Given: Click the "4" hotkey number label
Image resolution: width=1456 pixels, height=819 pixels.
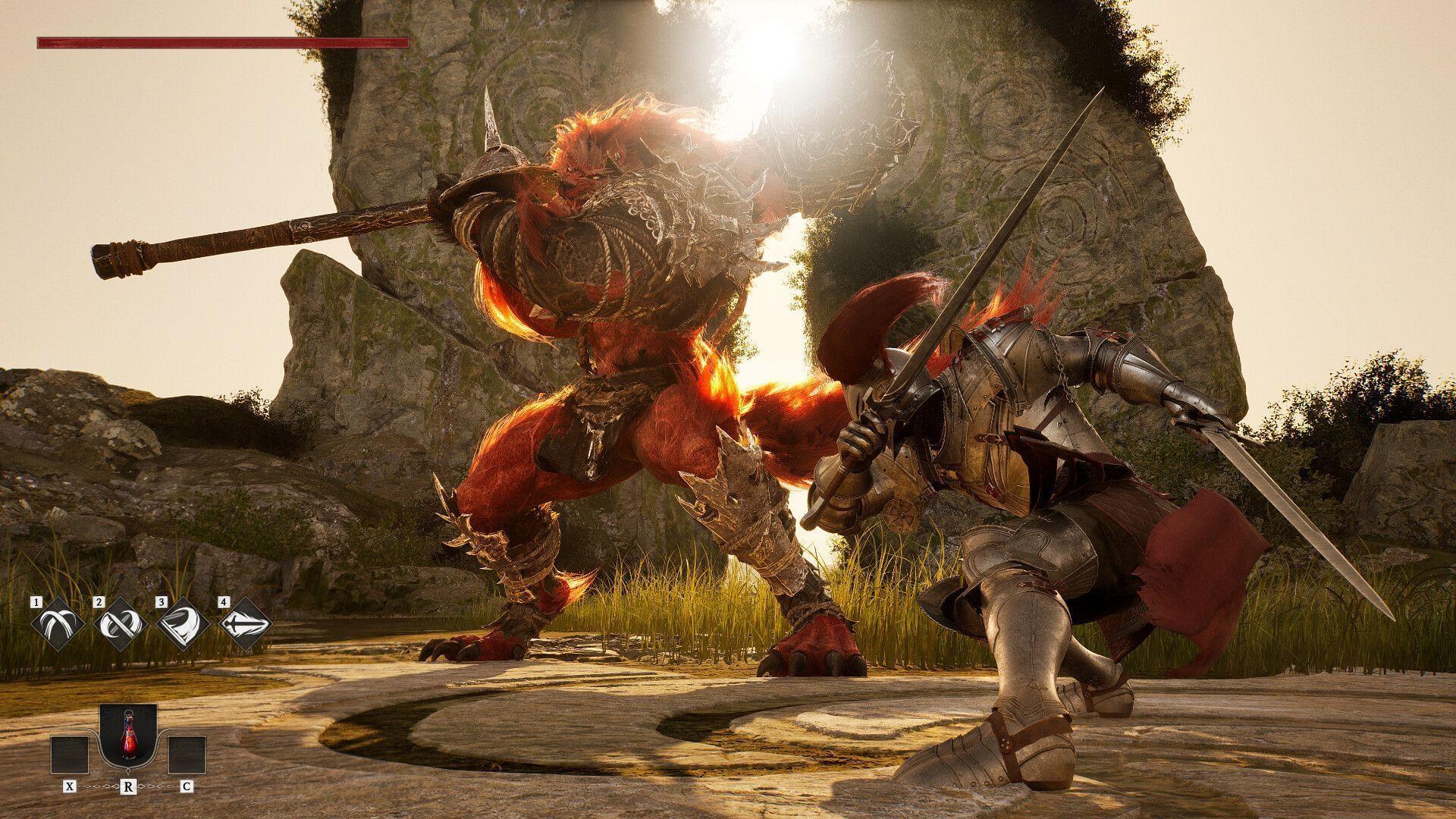Looking at the screenshot, I should tap(224, 601).
